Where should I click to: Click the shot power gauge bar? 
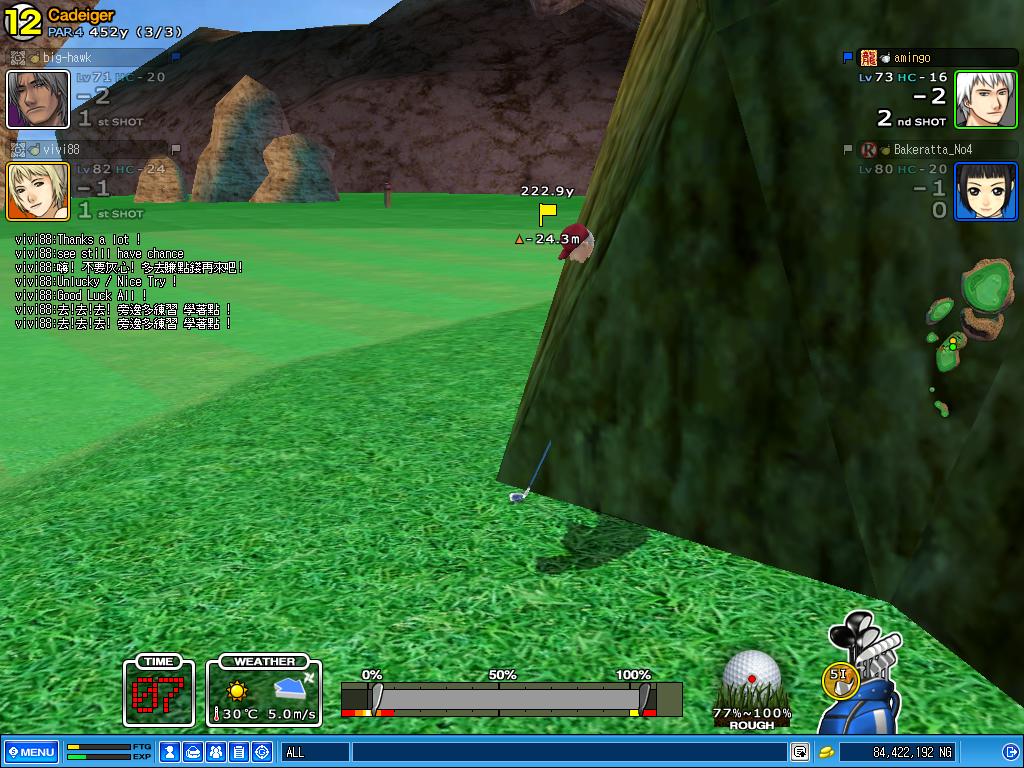coord(511,698)
